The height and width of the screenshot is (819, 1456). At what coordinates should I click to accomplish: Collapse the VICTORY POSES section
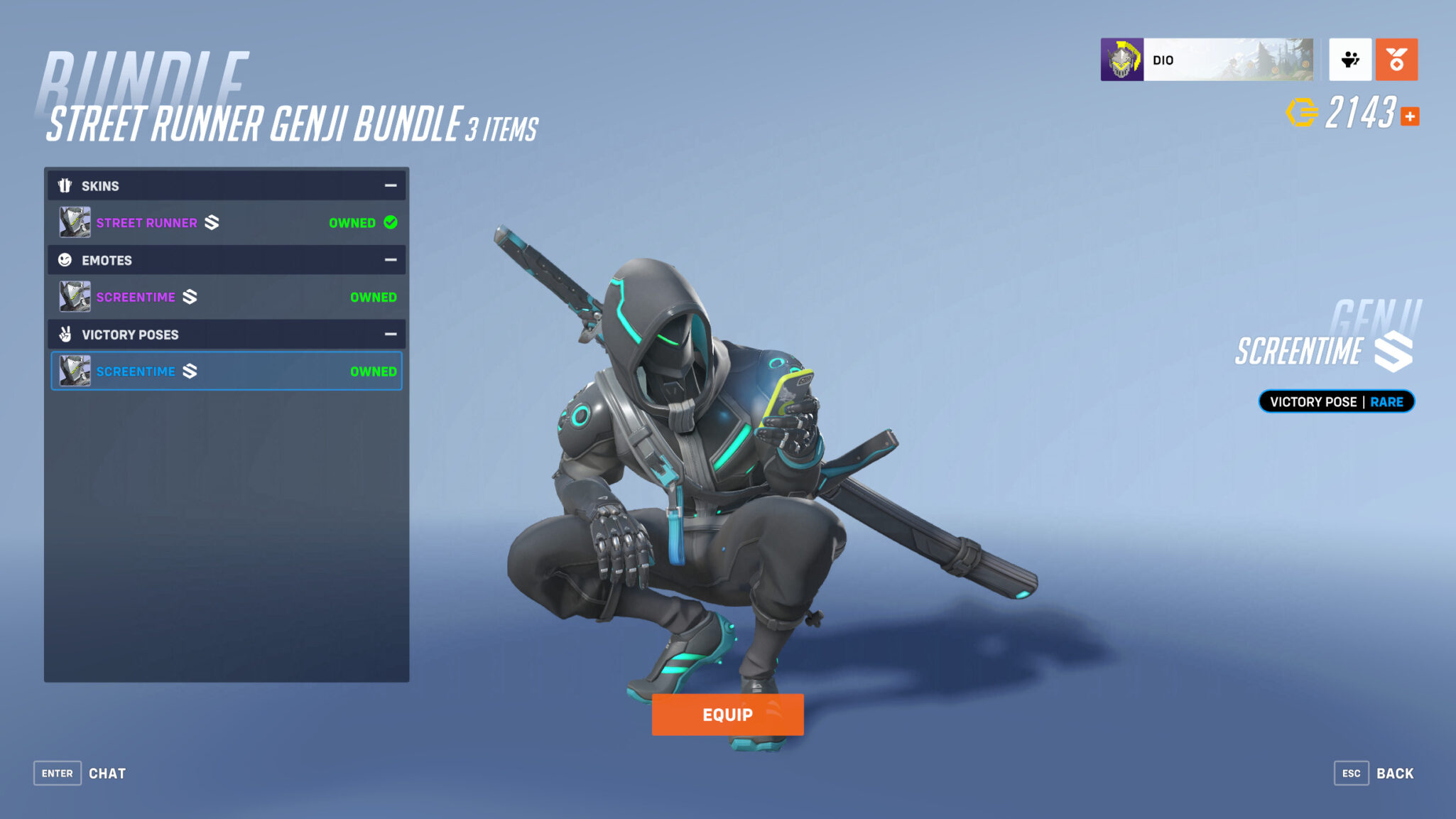click(391, 334)
